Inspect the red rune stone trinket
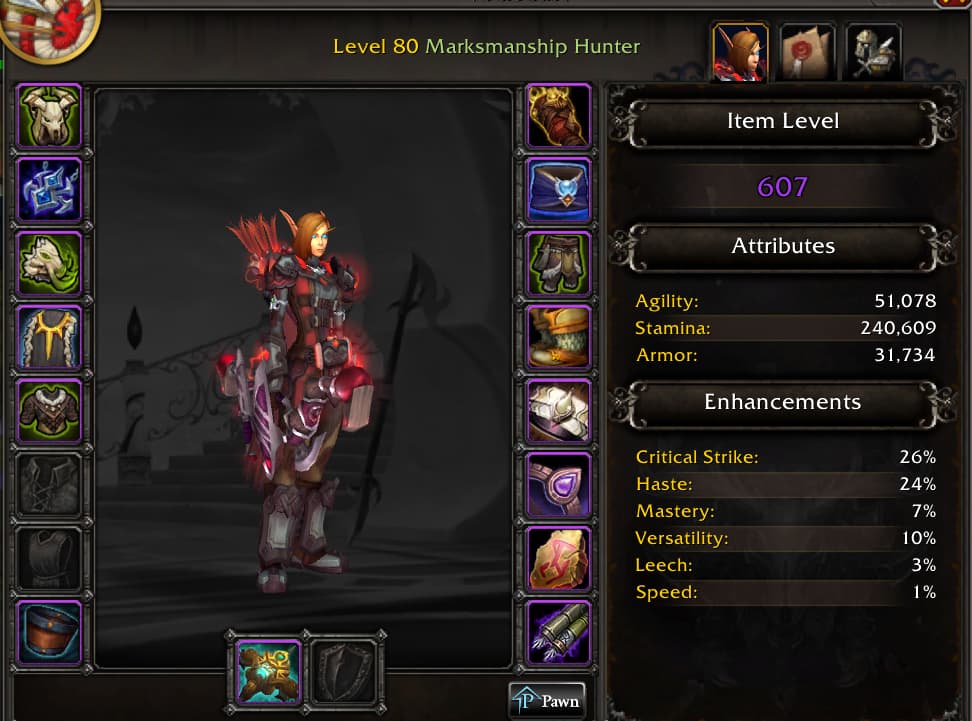This screenshot has width=972, height=721. pos(559,559)
